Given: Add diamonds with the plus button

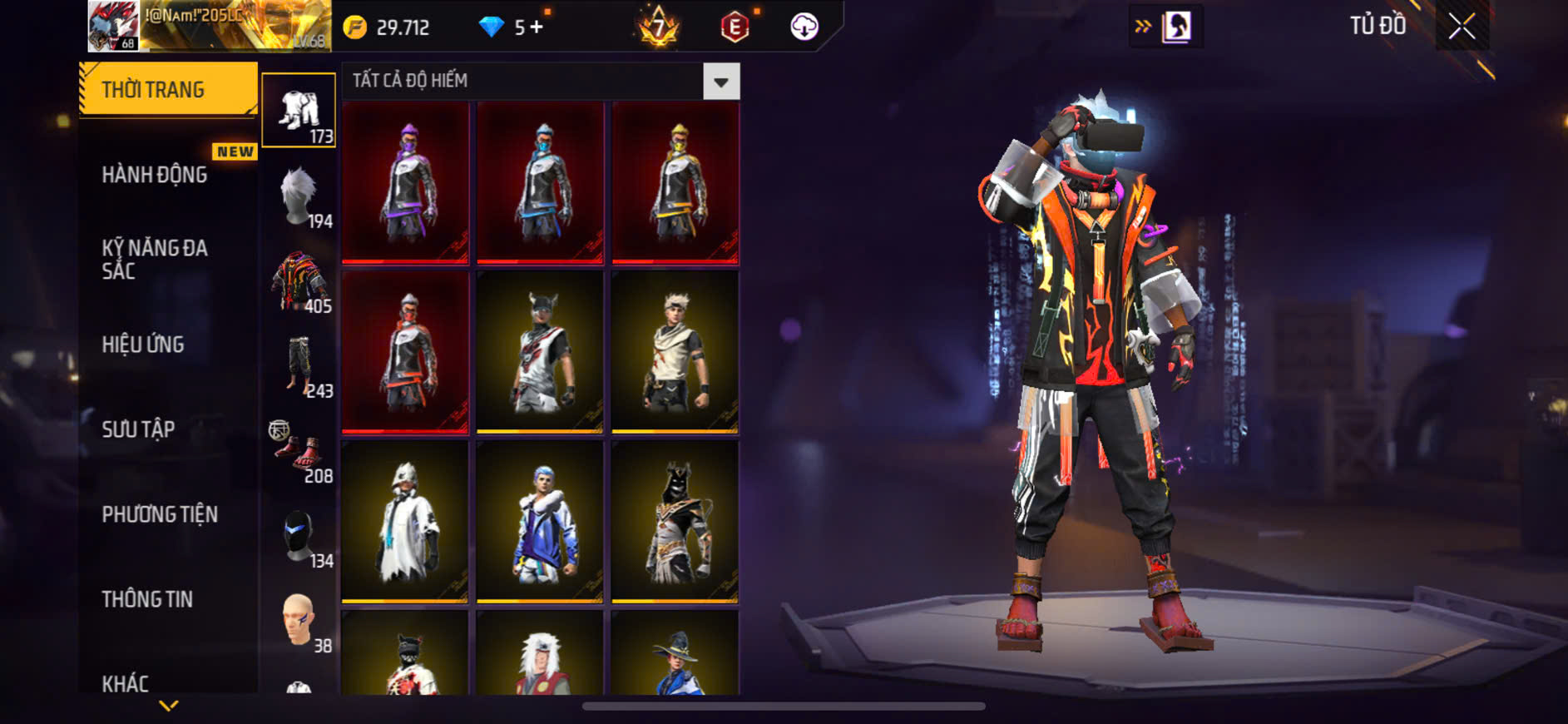Looking at the screenshot, I should 537,27.
